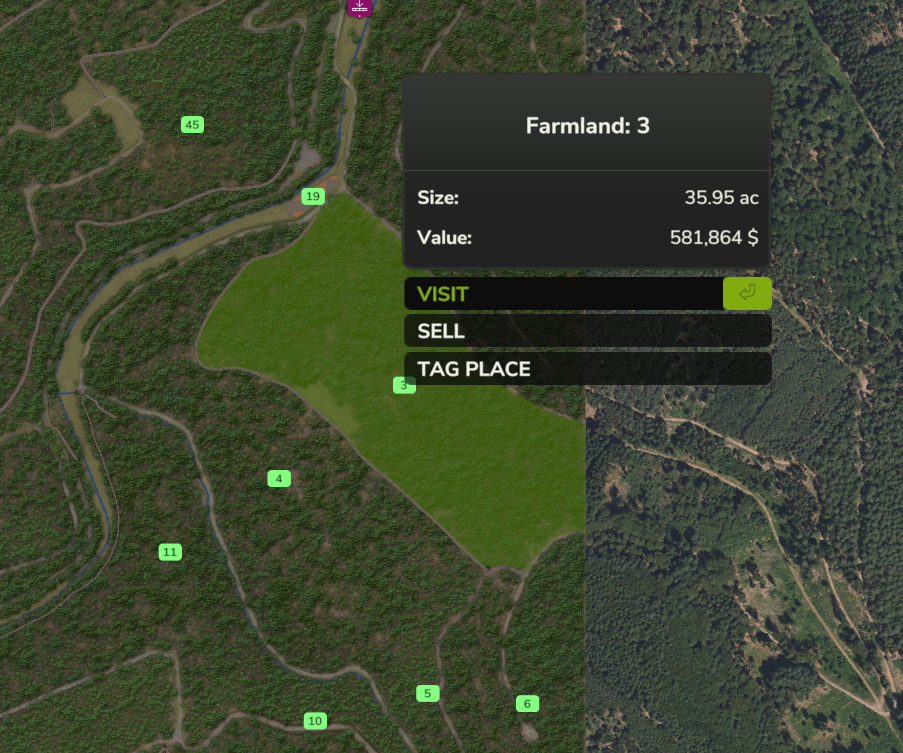Image resolution: width=903 pixels, height=753 pixels.
Task: Choose farmland marker 6 on the map
Action: pyautogui.click(x=527, y=704)
